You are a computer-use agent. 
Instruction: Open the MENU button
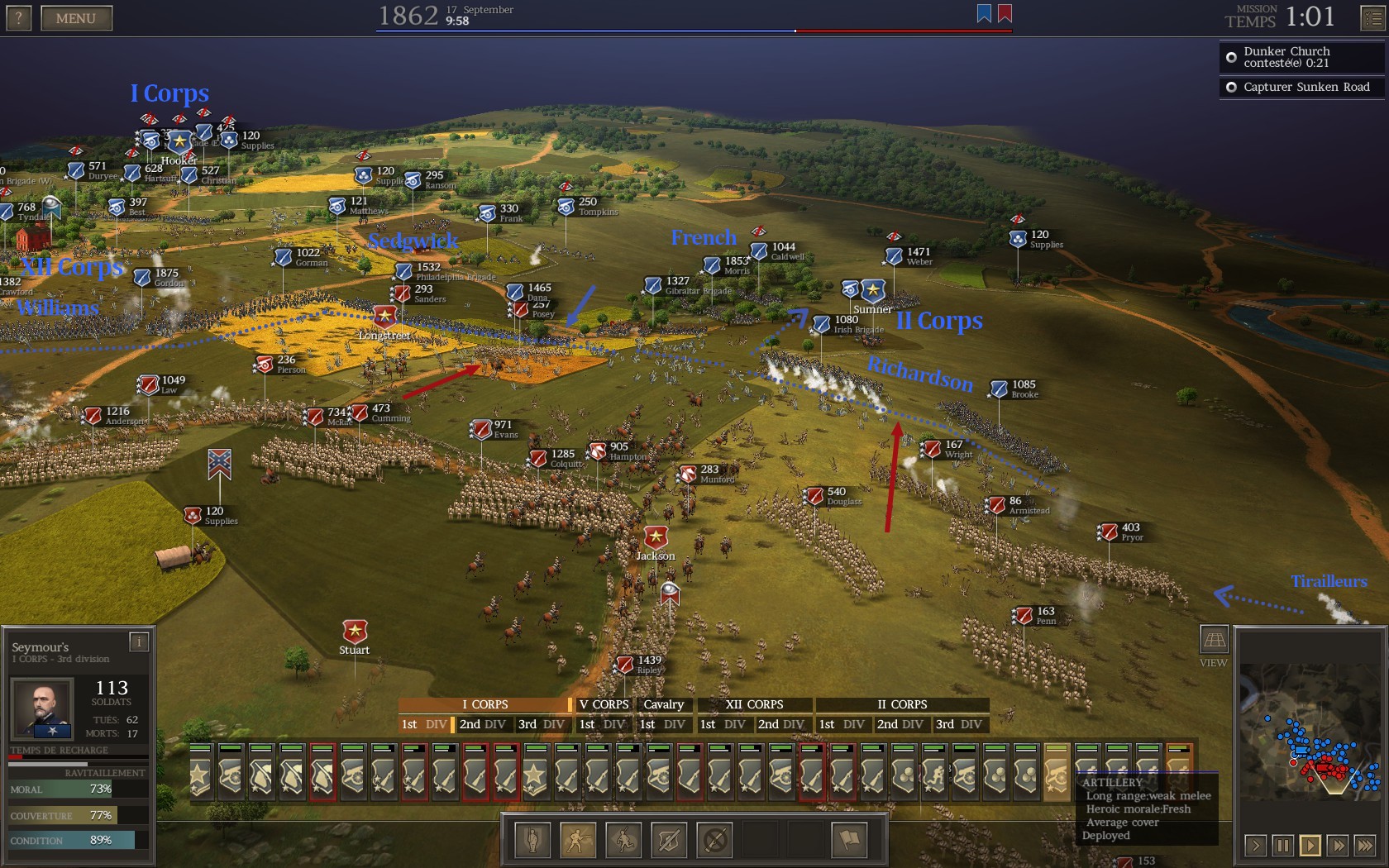point(76,18)
